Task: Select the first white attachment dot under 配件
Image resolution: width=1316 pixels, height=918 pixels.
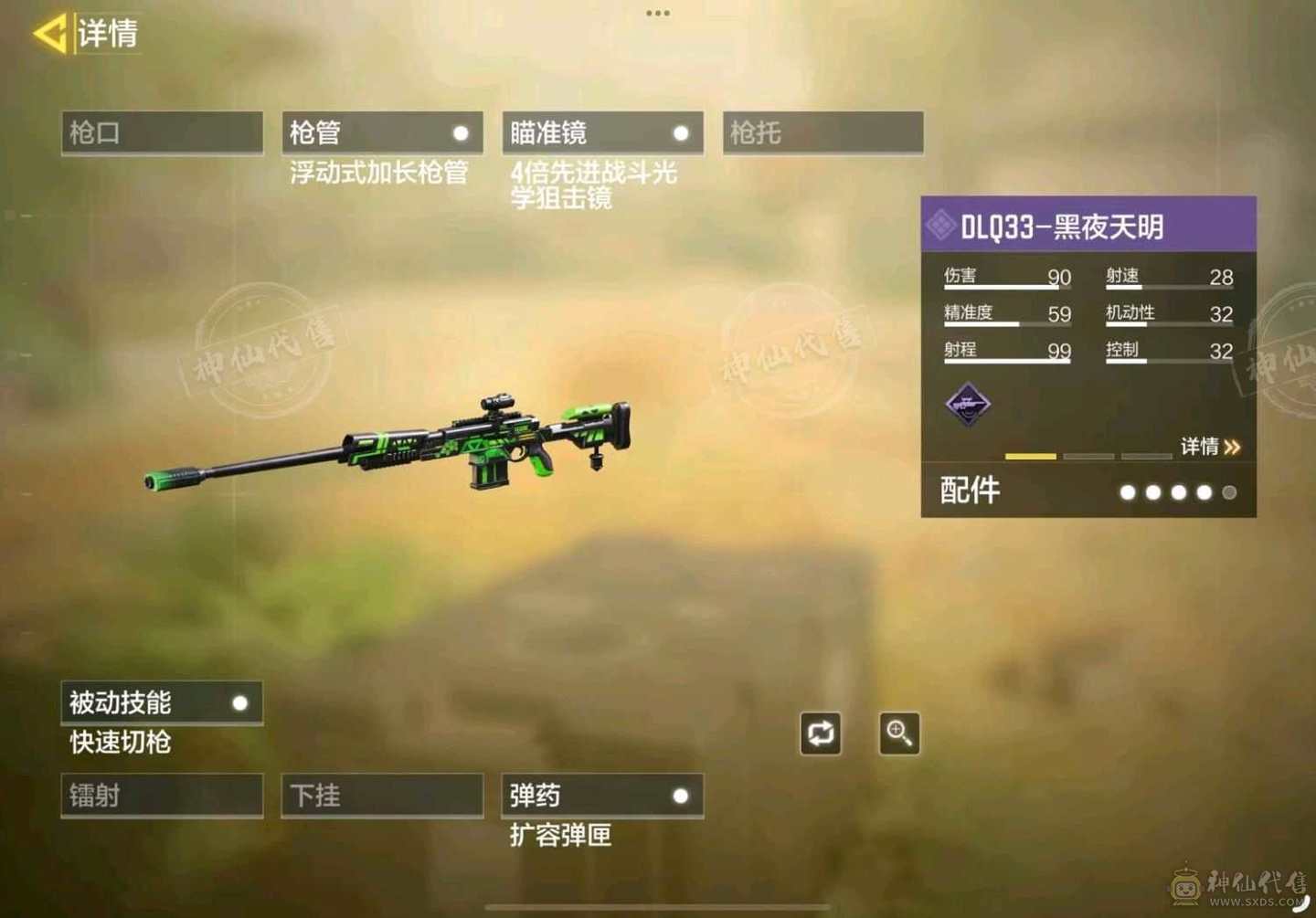Action: [1129, 492]
